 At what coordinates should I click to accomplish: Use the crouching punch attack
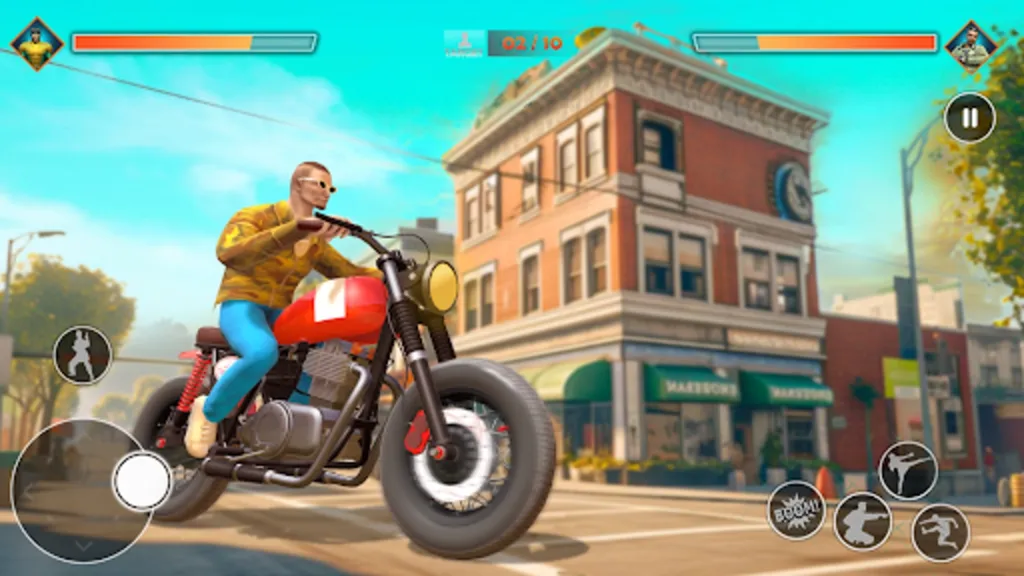point(863,521)
